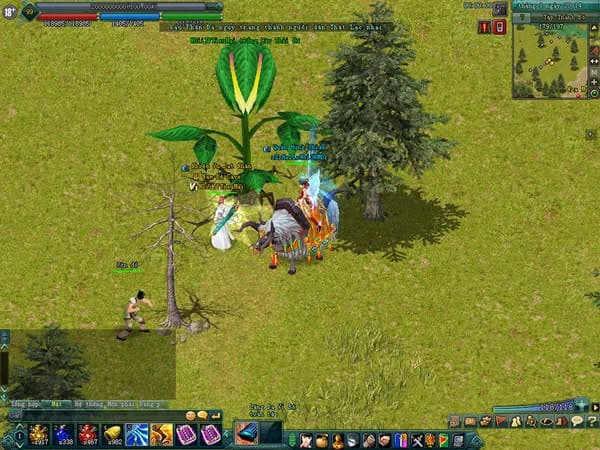600x450 pixels.
Task: Click the red exclamation alert icon
Action: pos(484,27)
